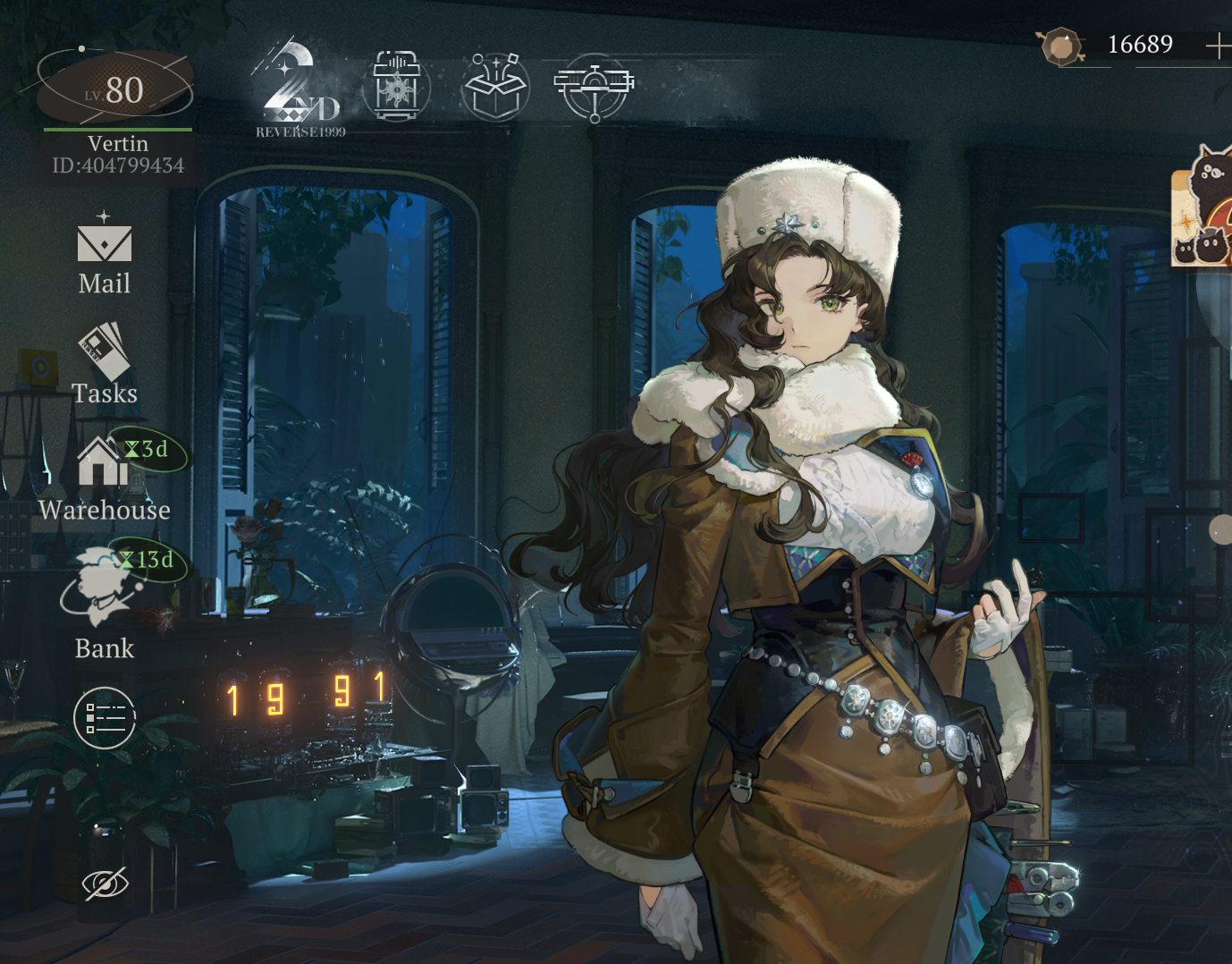This screenshot has width=1232, height=964.
Task: Click the gear machine icon
Action: 396,87
